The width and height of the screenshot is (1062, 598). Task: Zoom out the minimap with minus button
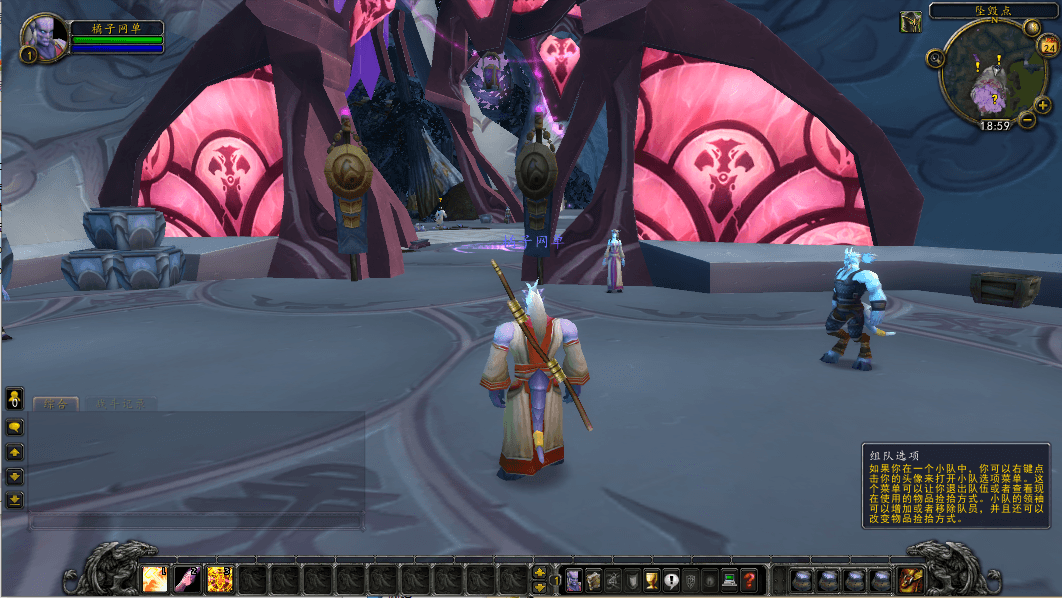(x=1027, y=120)
